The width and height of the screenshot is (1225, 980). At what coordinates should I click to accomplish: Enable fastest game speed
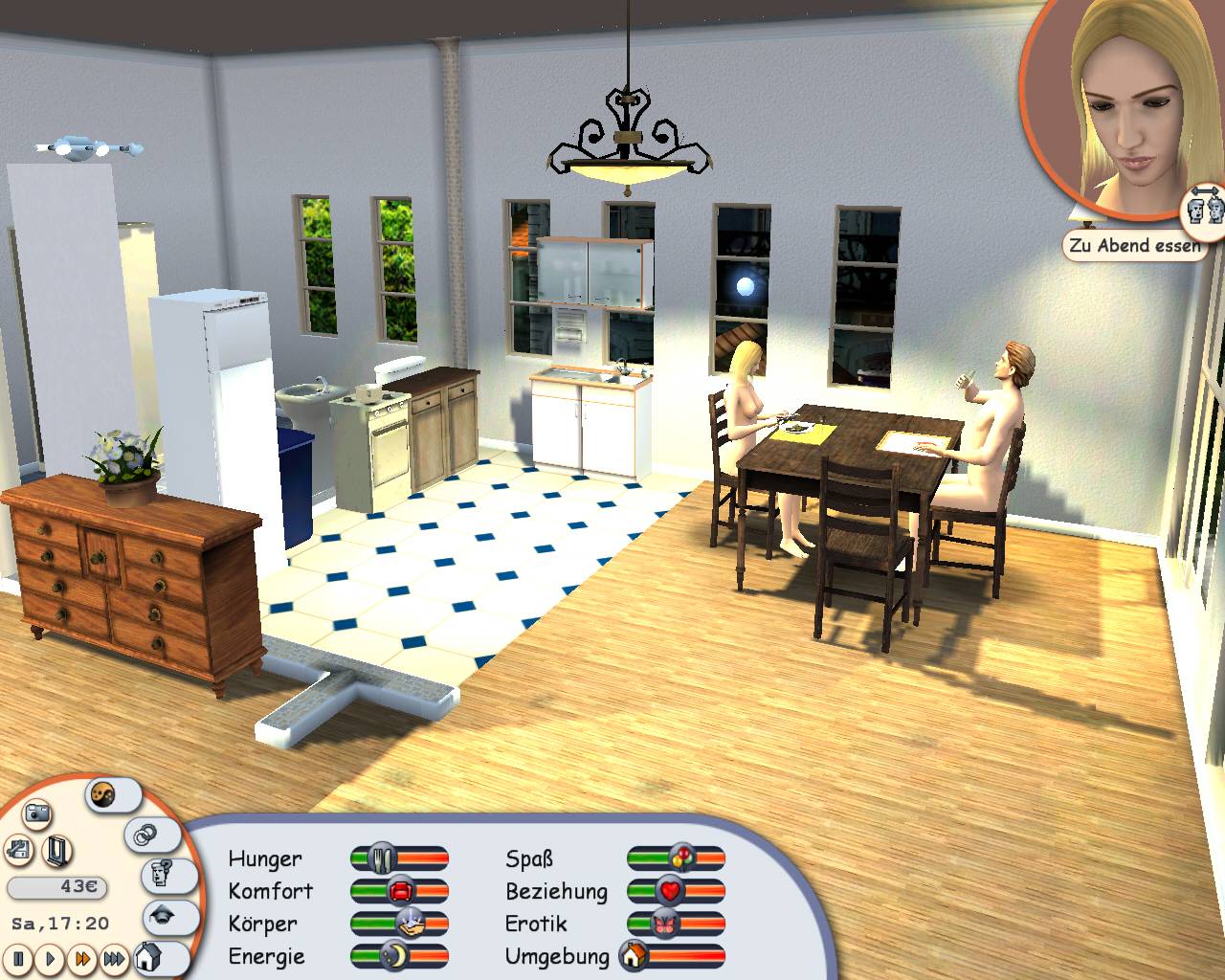(114, 959)
